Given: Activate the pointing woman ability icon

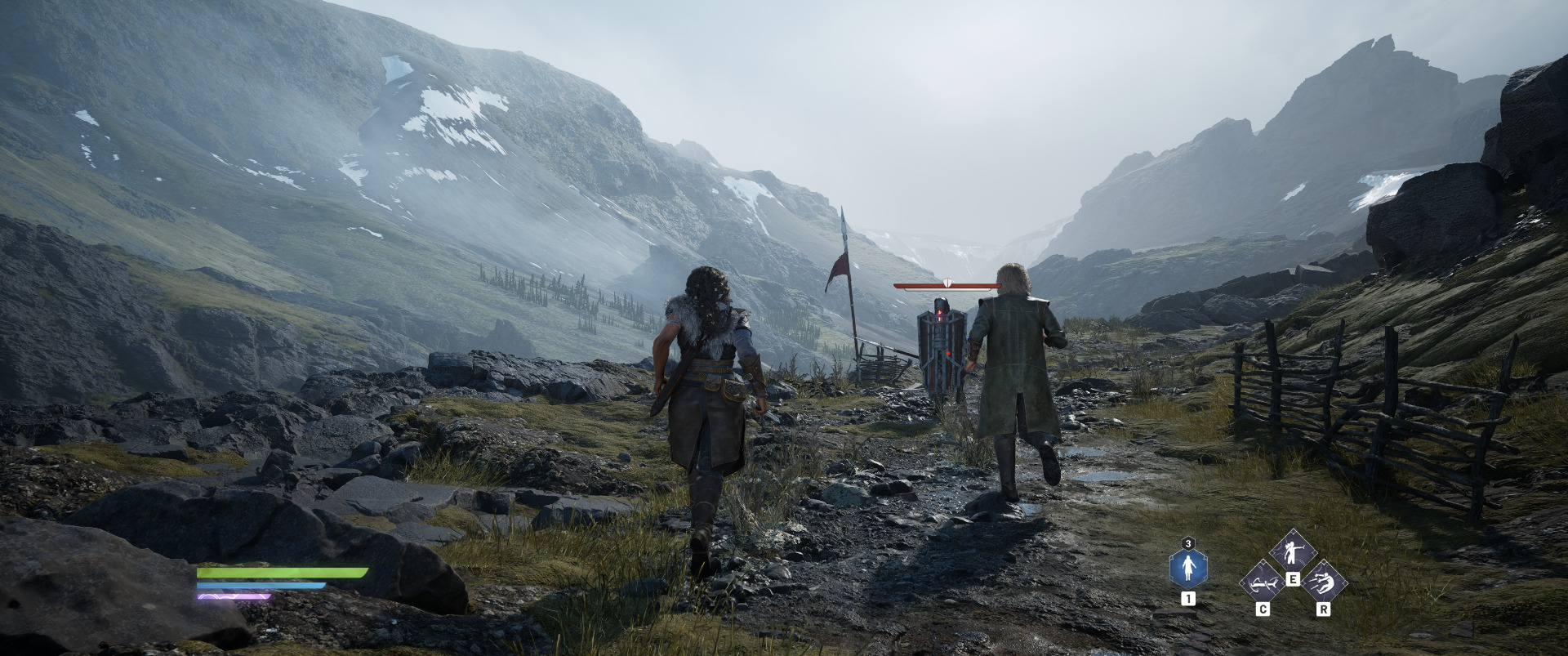Looking at the screenshot, I should pos(1292,552).
